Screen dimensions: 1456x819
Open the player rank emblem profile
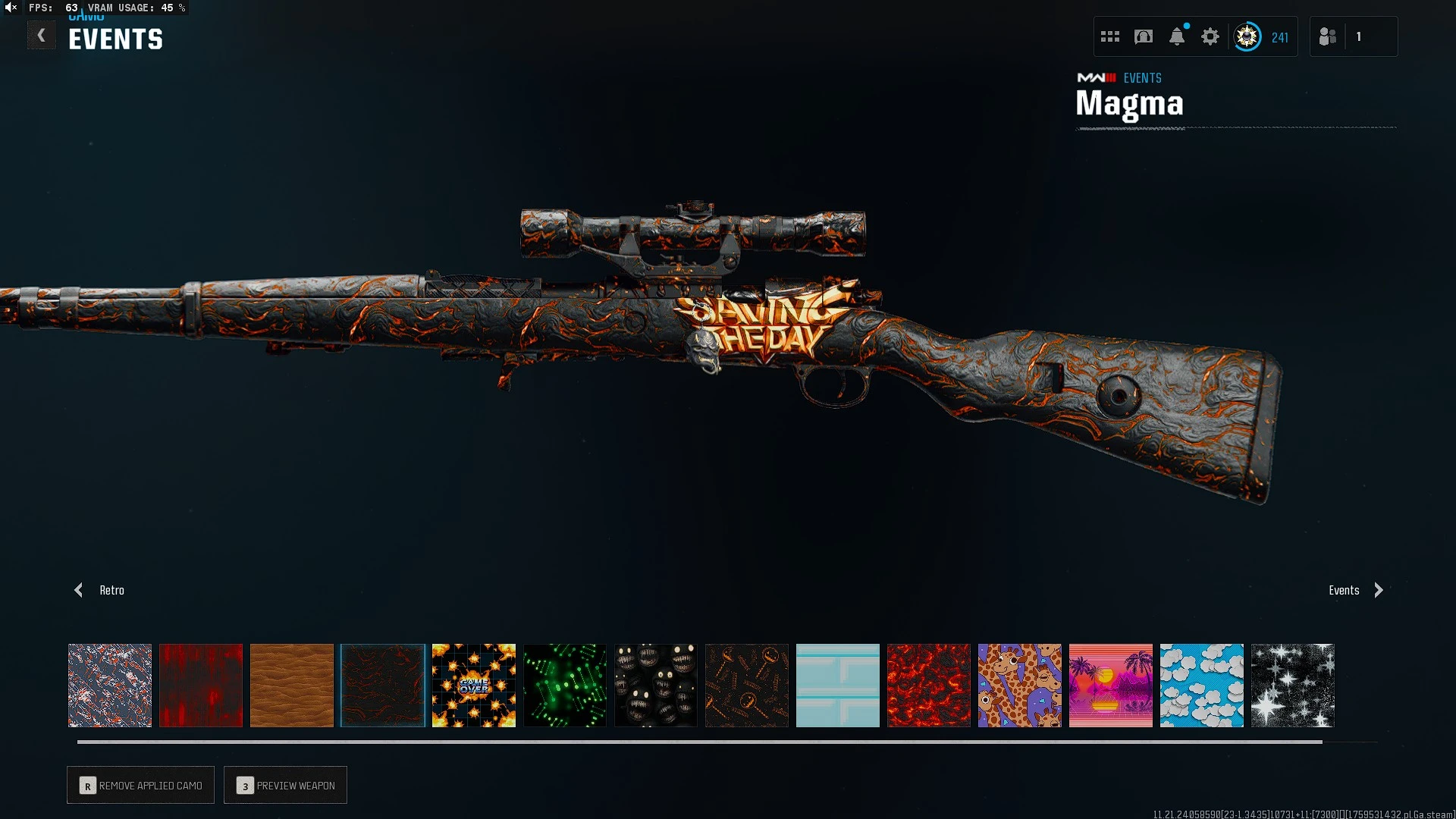click(1247, 36)
